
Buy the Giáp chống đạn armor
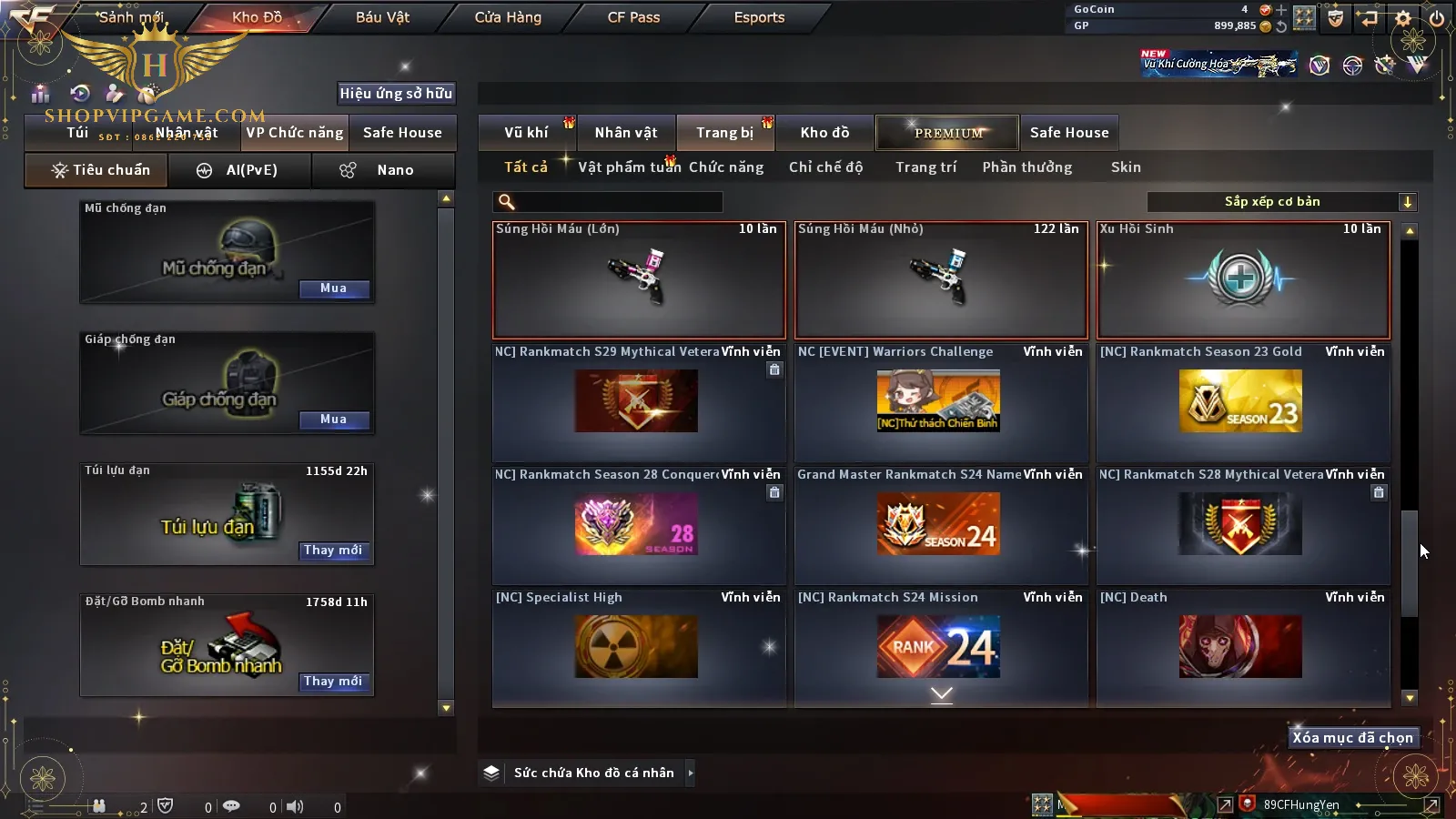(333, 420)
